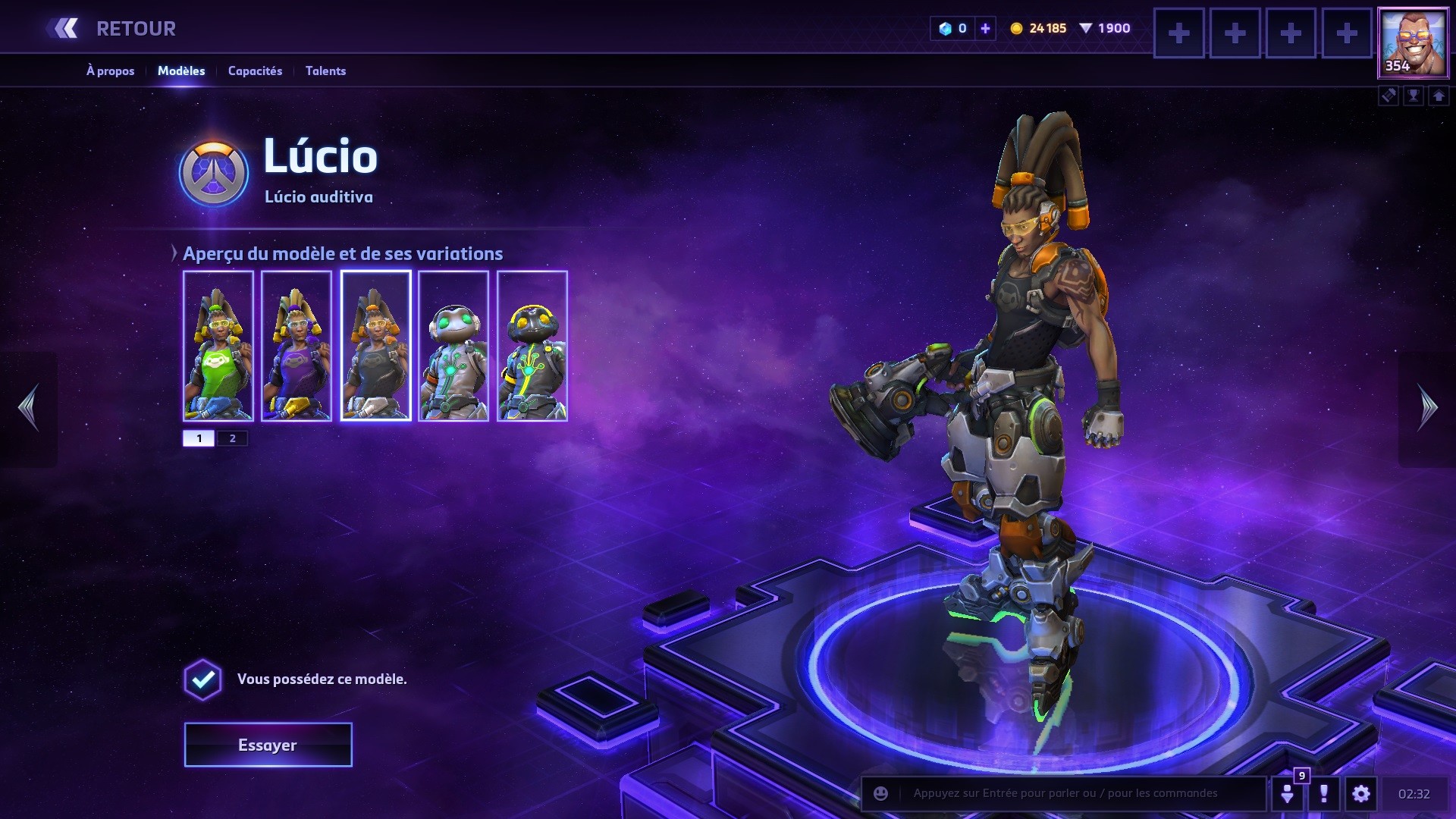Click RETOUR to go back
The image size is (1456, 819).
[x=135, y=28]
